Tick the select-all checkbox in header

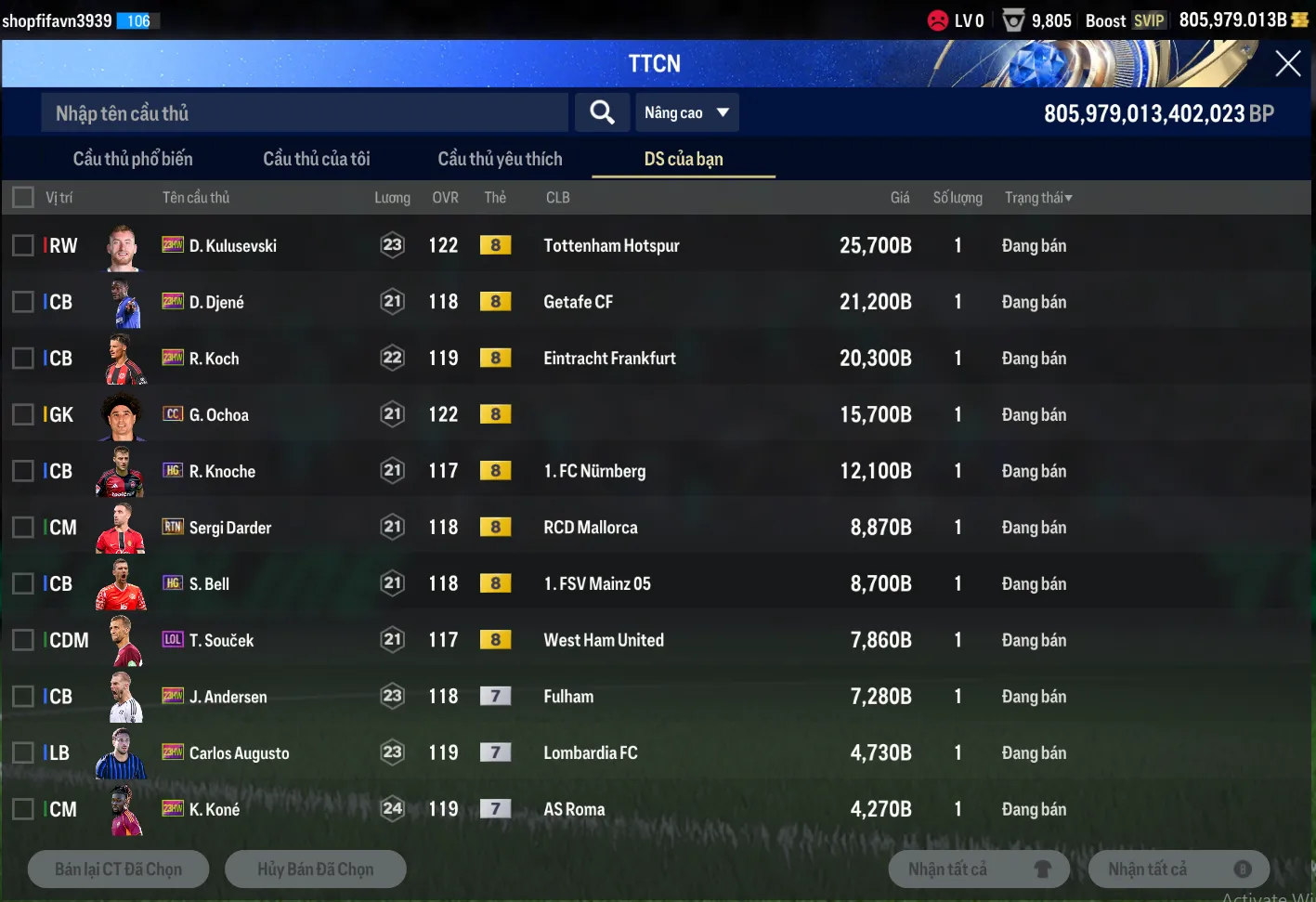click(23, 197)
